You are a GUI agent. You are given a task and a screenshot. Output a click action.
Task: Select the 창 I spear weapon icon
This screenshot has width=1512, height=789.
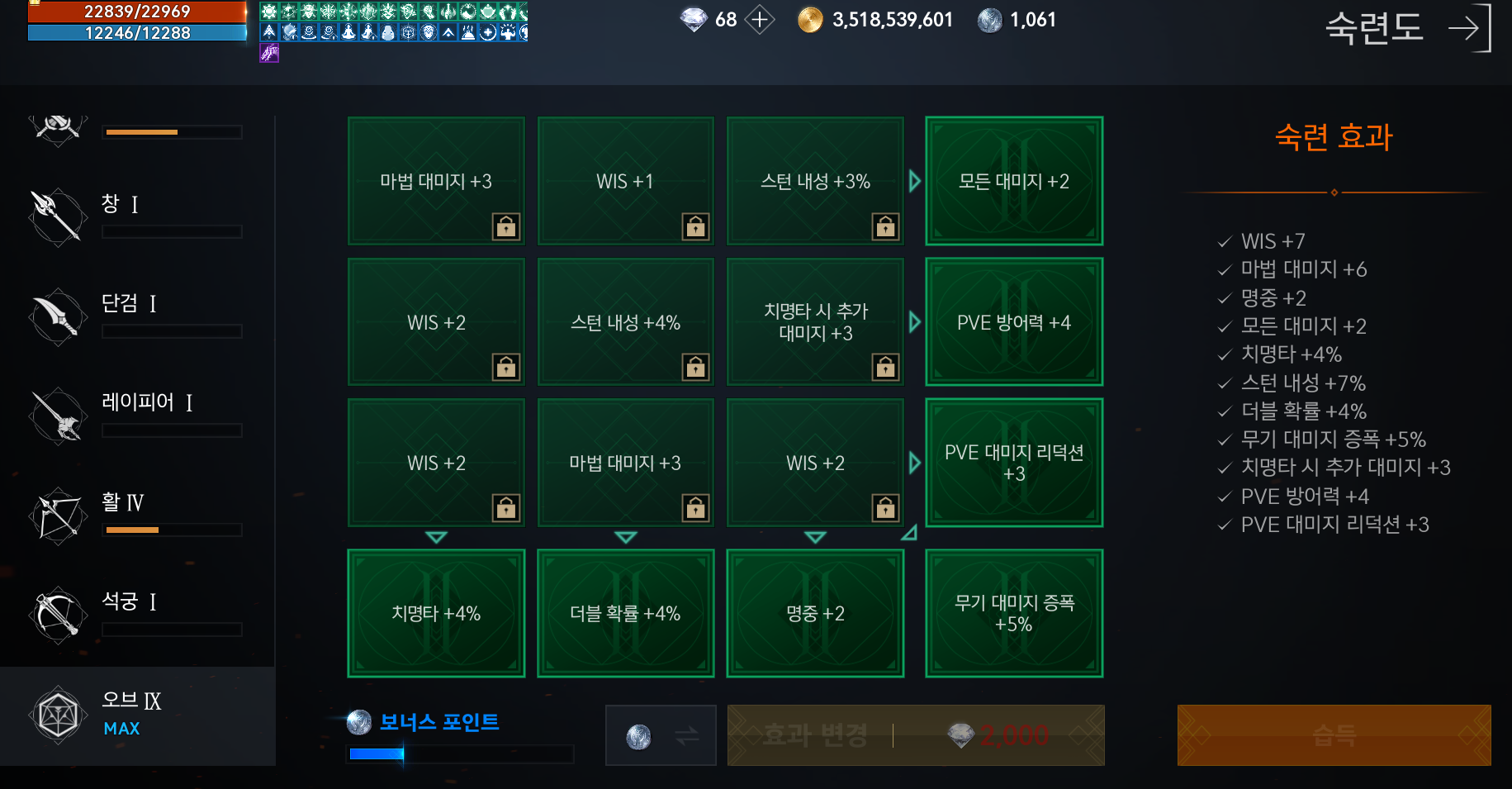[x=56, y=216]
